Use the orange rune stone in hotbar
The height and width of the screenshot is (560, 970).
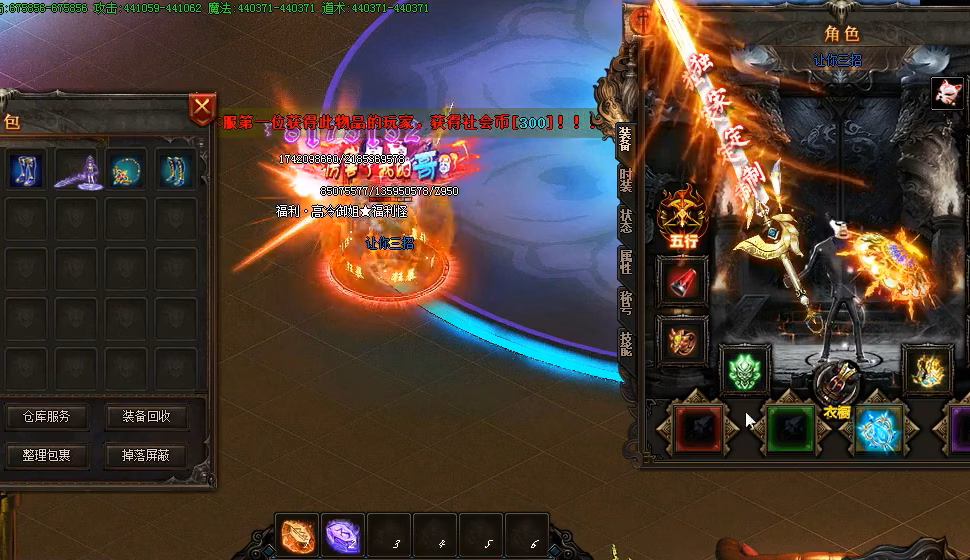(298, 535)
